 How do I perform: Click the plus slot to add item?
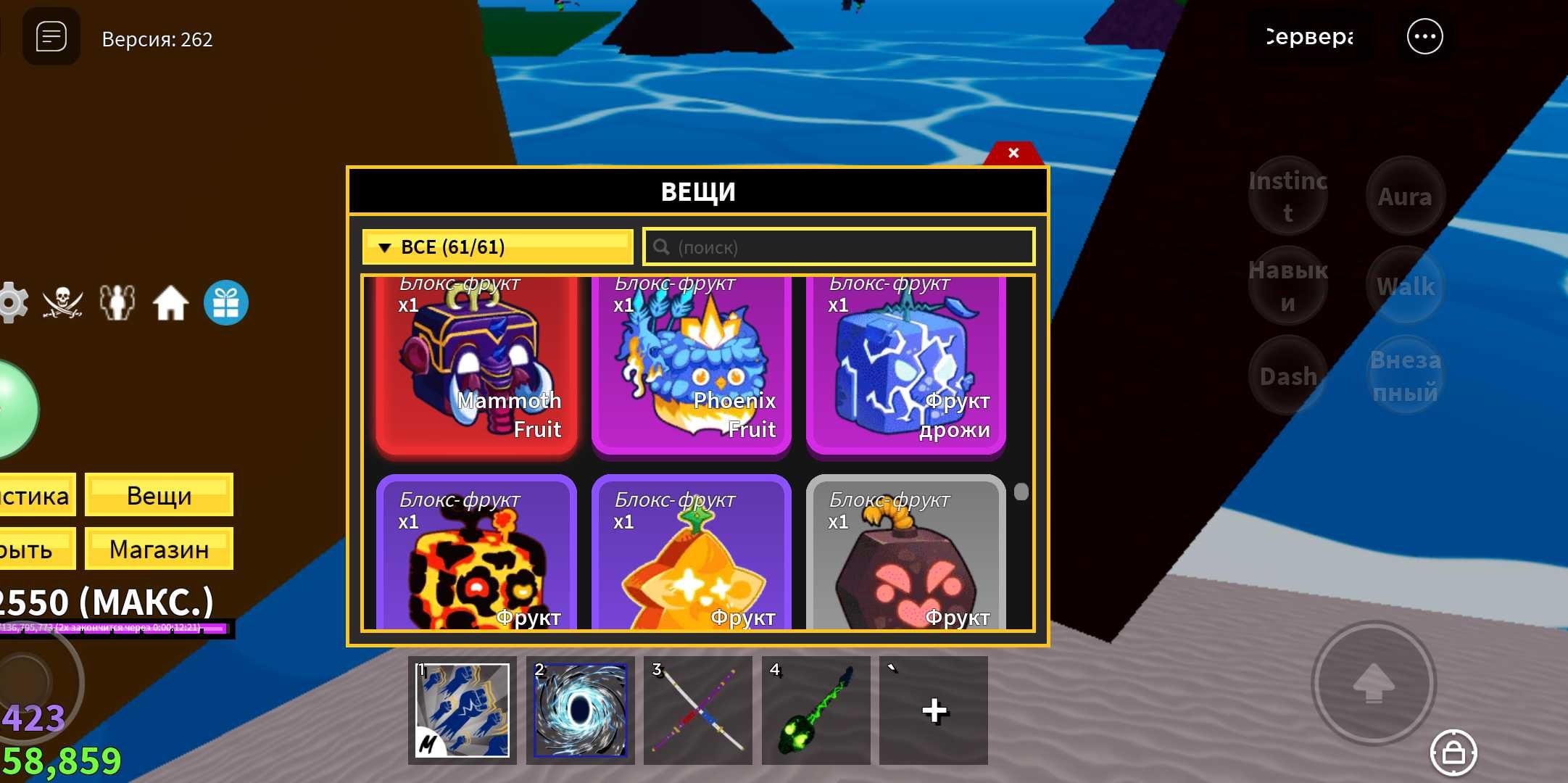coord(934,710)
